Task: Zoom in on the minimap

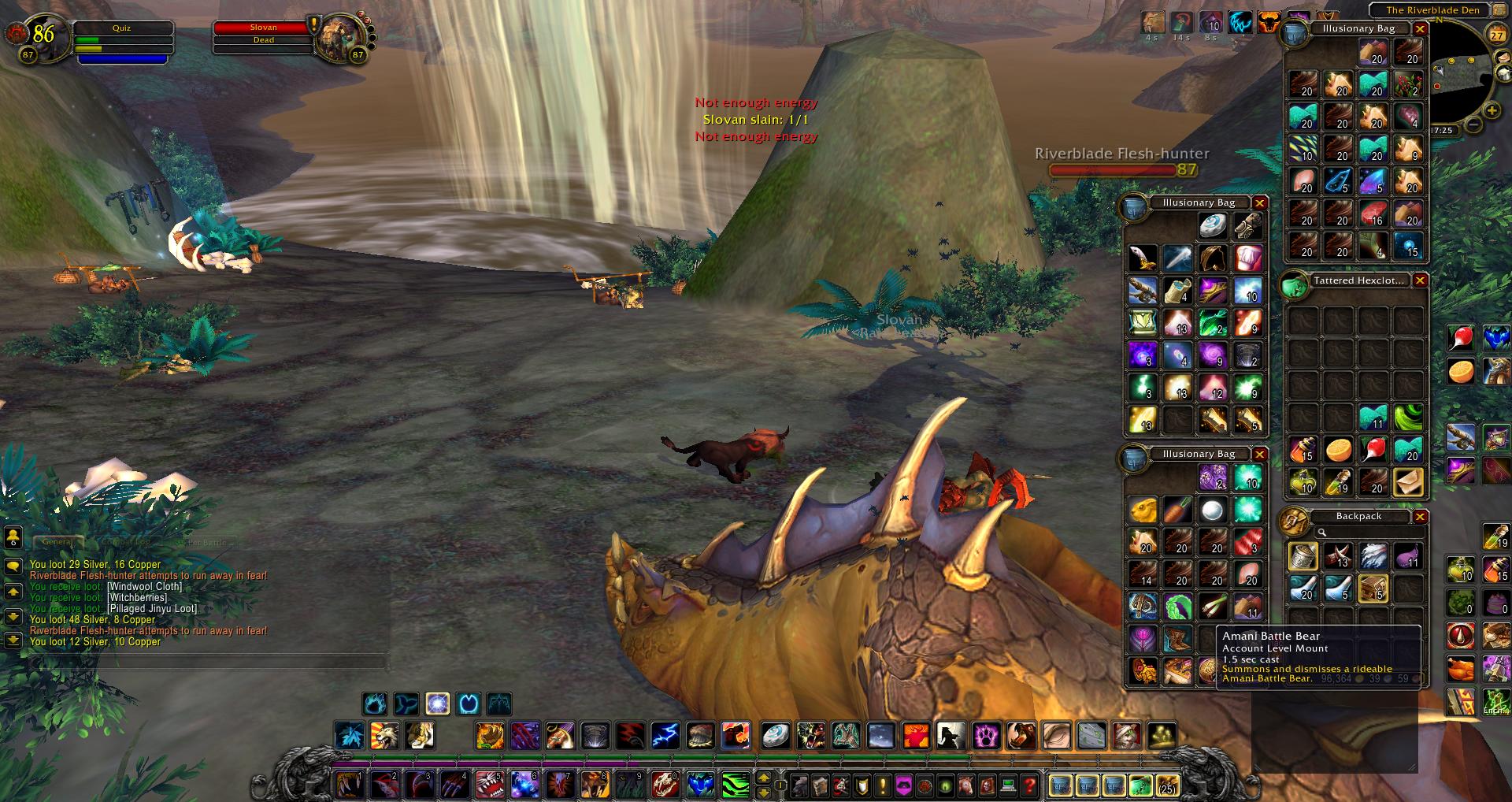Action: click(1492, 110)
